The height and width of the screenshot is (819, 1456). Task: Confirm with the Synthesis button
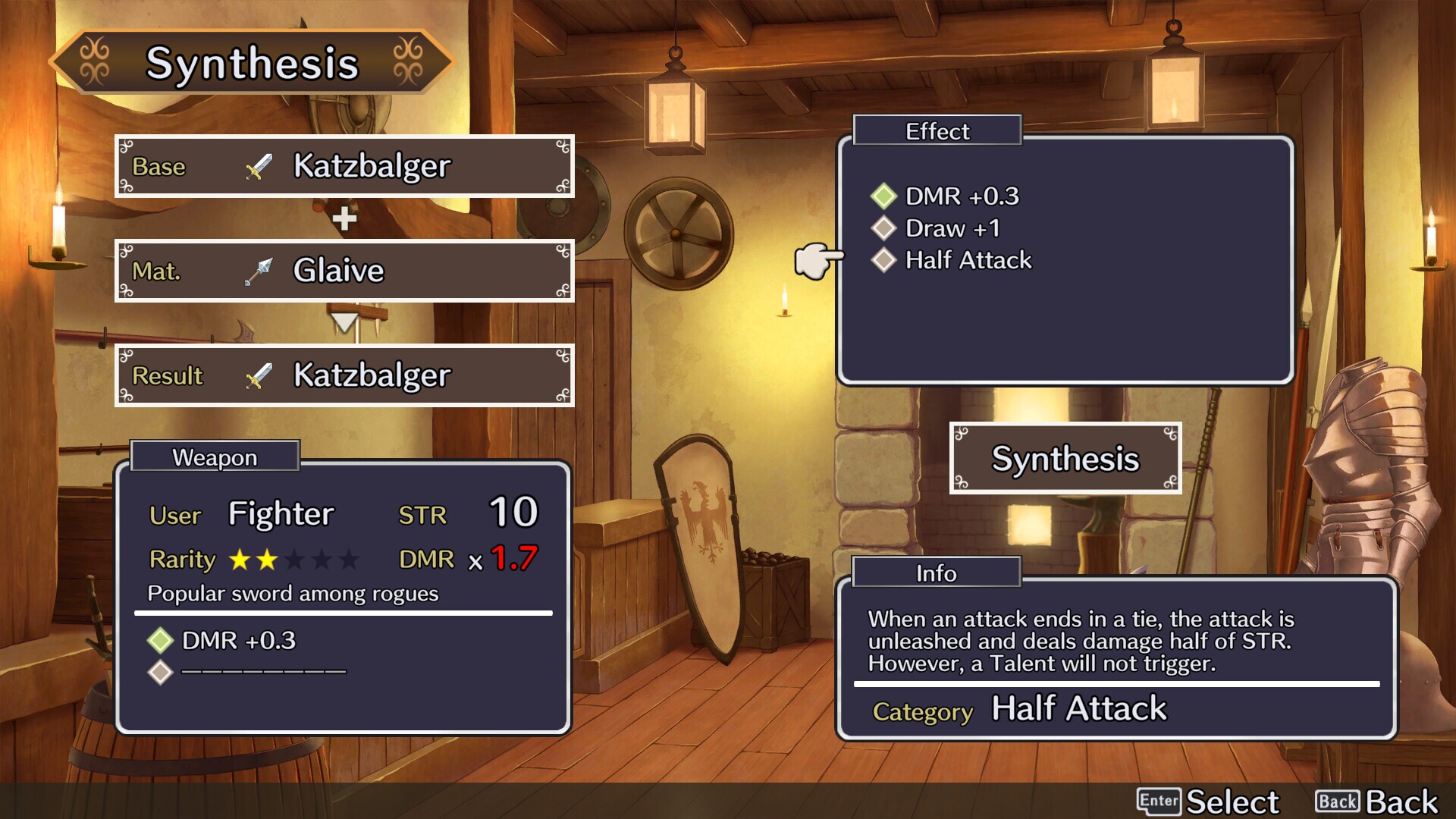click(1065, 459)
